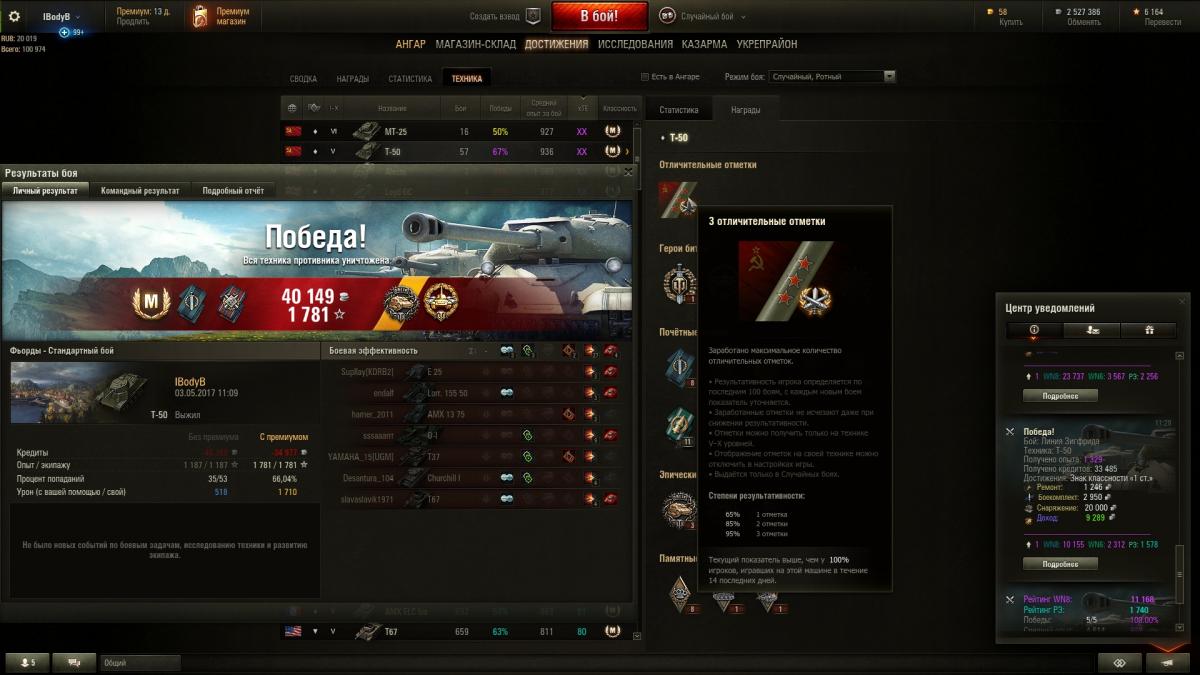Image resolution: width=1200 pixels, height=675 pixels.
Task: Open game settings gear icon
Action: (x=14, y=16)
